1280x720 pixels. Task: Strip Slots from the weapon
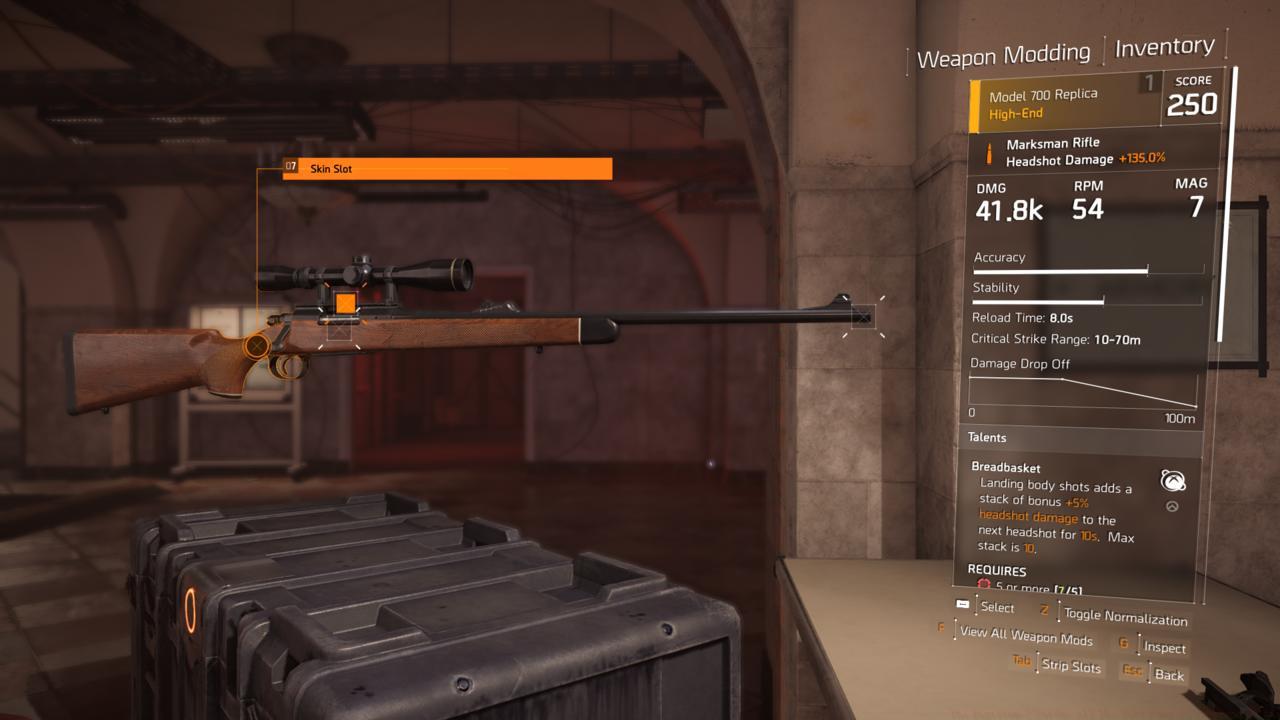point(1070,665)
